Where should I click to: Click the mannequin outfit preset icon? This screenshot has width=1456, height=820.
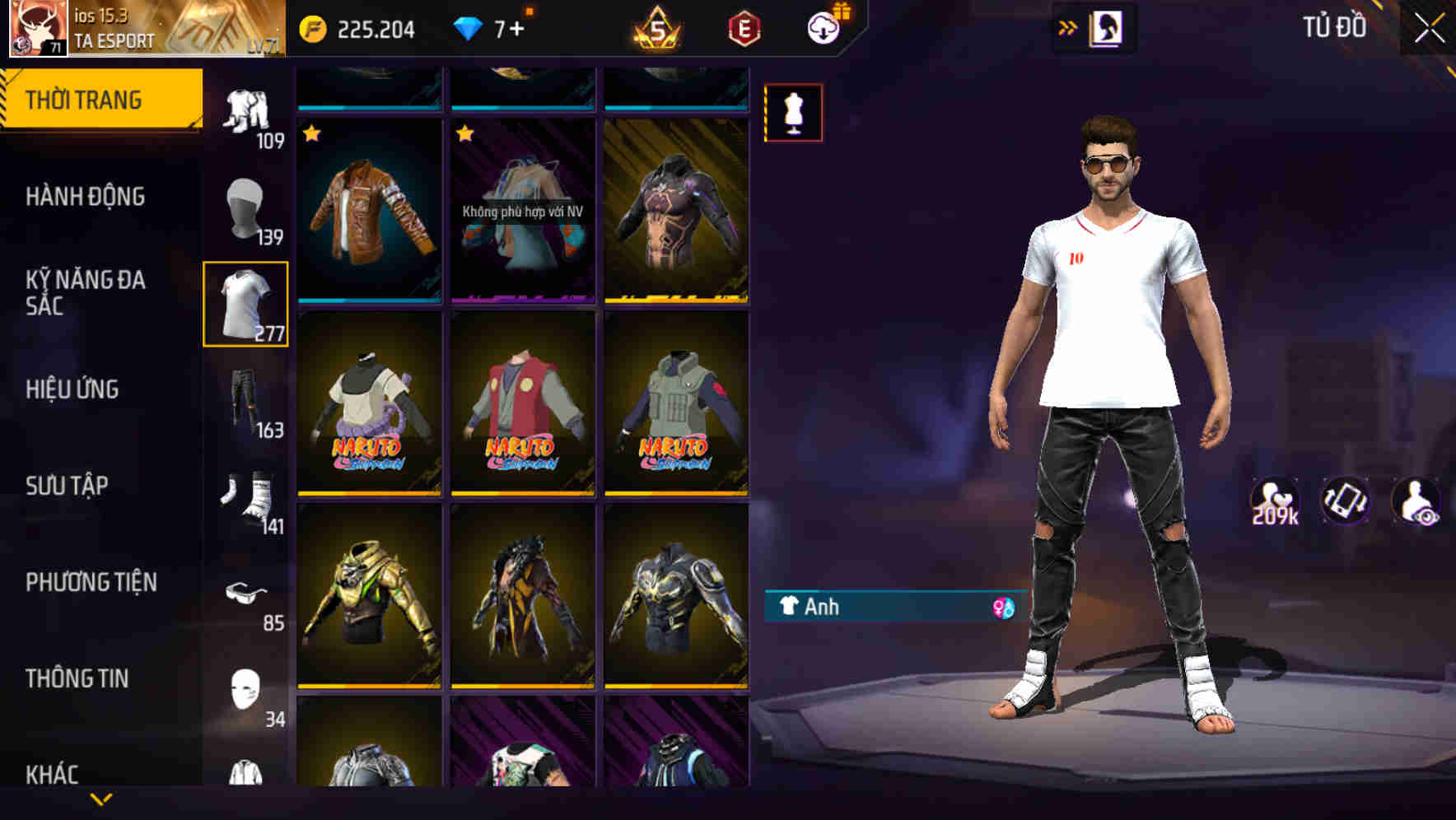pos(793,112)
